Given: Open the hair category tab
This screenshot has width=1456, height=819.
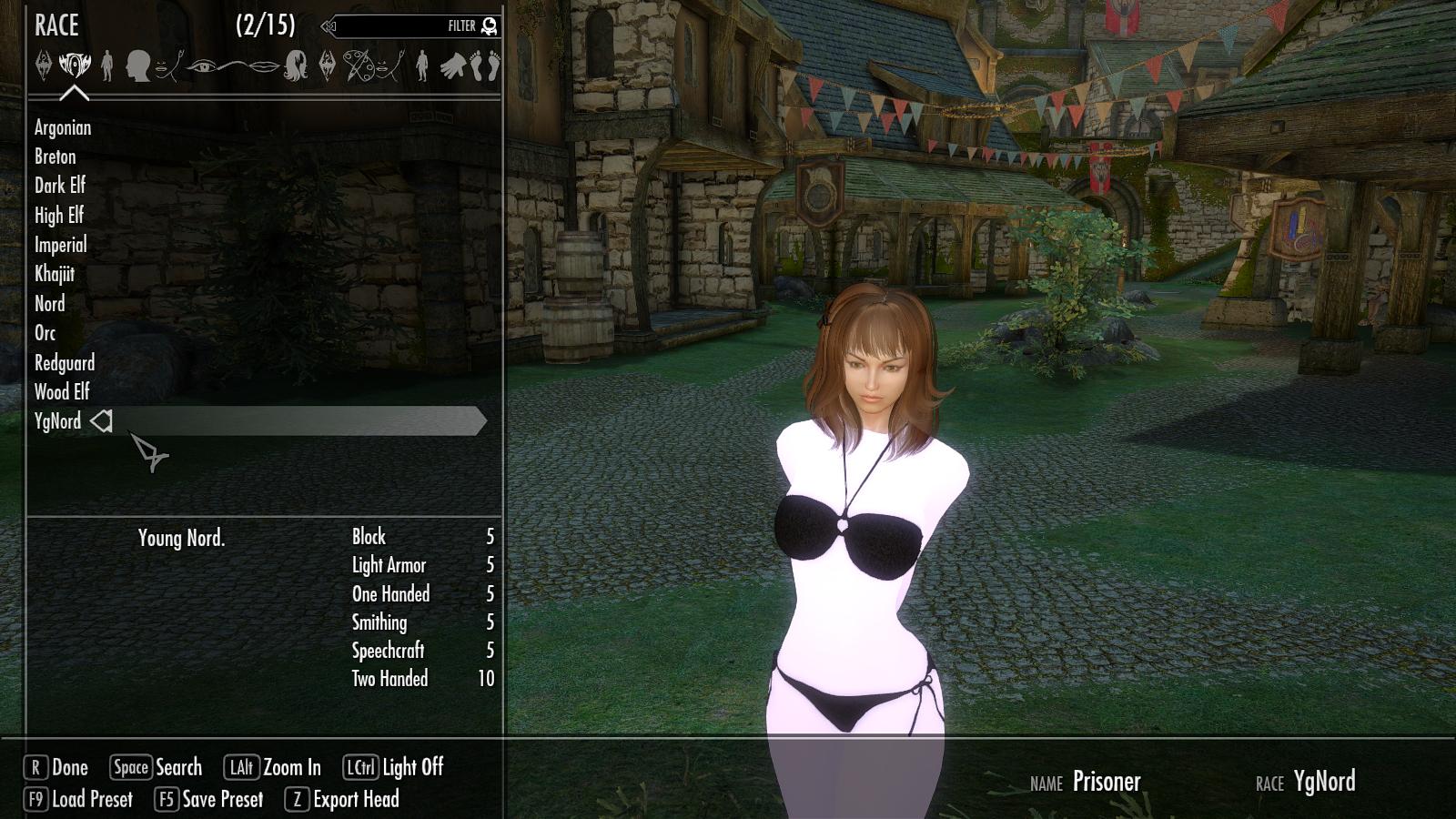Looking at the screenshot, I should pyautogui.click(x=296, y=66).
